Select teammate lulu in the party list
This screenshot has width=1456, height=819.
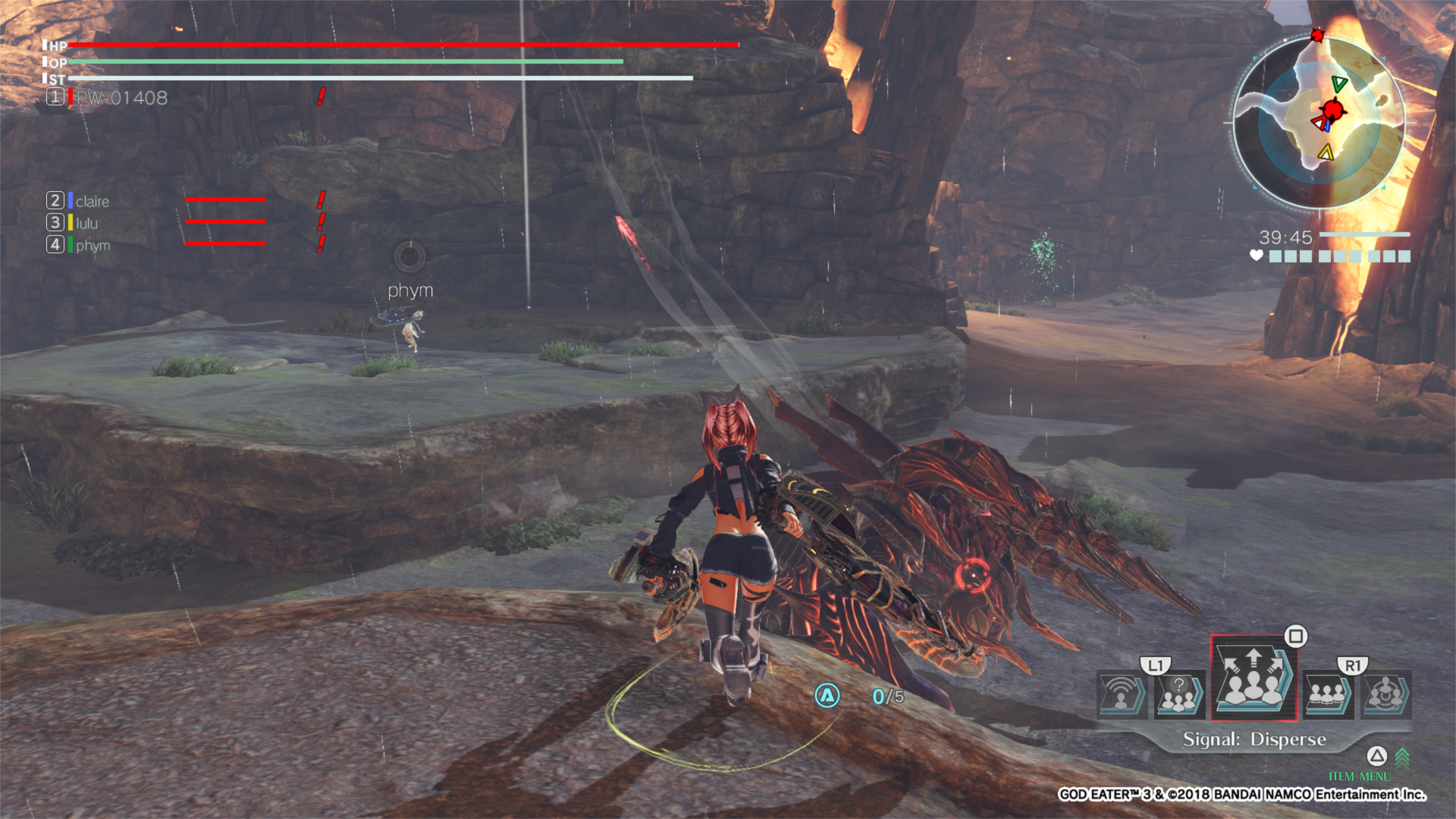86,223
